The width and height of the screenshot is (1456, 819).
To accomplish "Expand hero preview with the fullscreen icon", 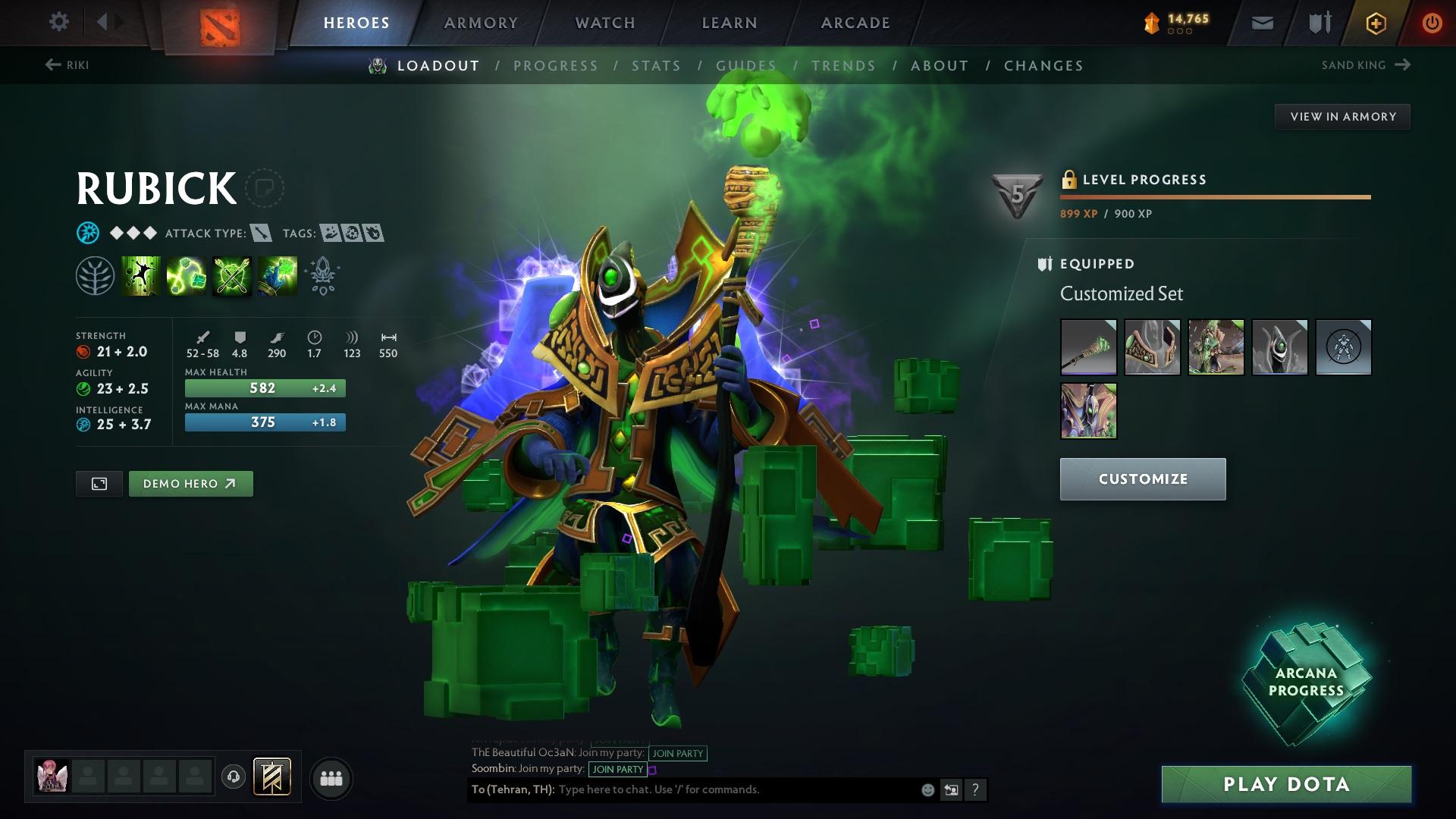I will 99,483.
